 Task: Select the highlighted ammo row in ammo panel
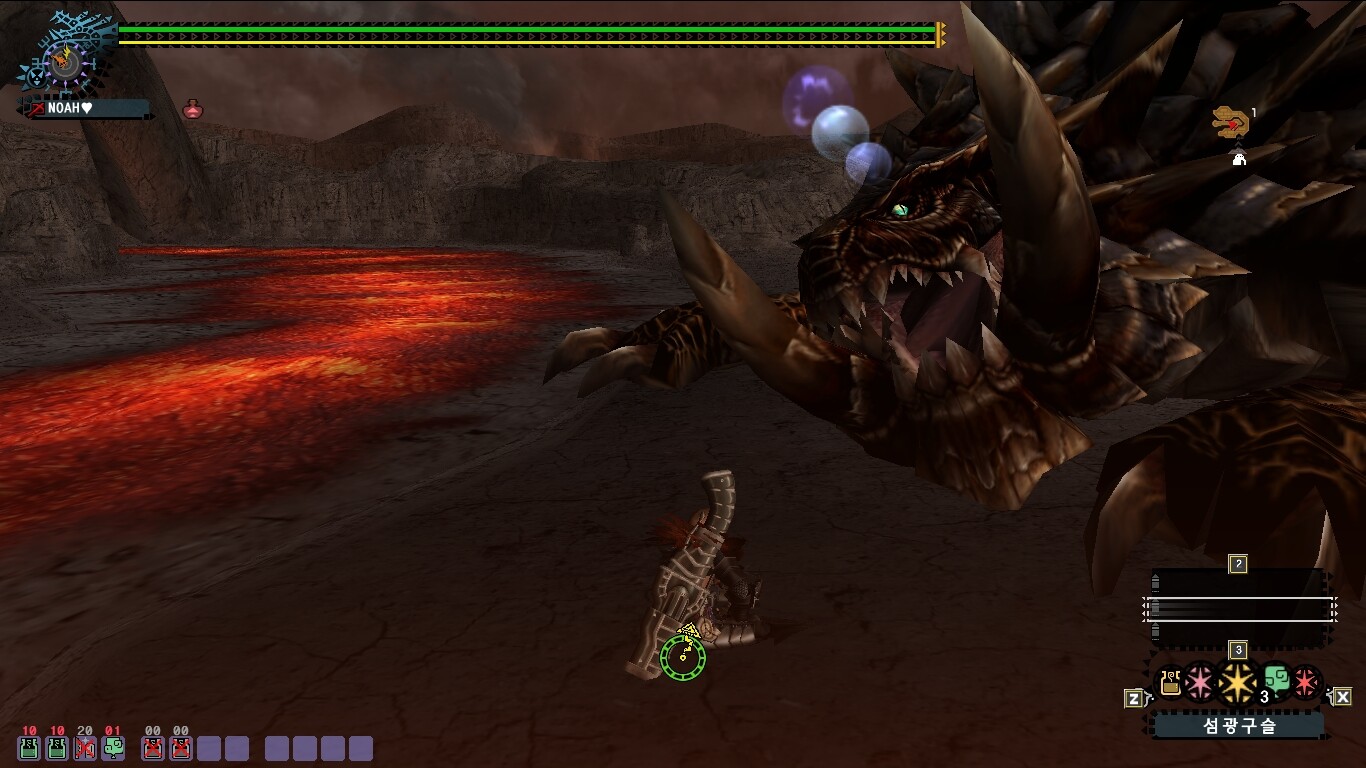pyautogui.click(x=1238, y=608)
